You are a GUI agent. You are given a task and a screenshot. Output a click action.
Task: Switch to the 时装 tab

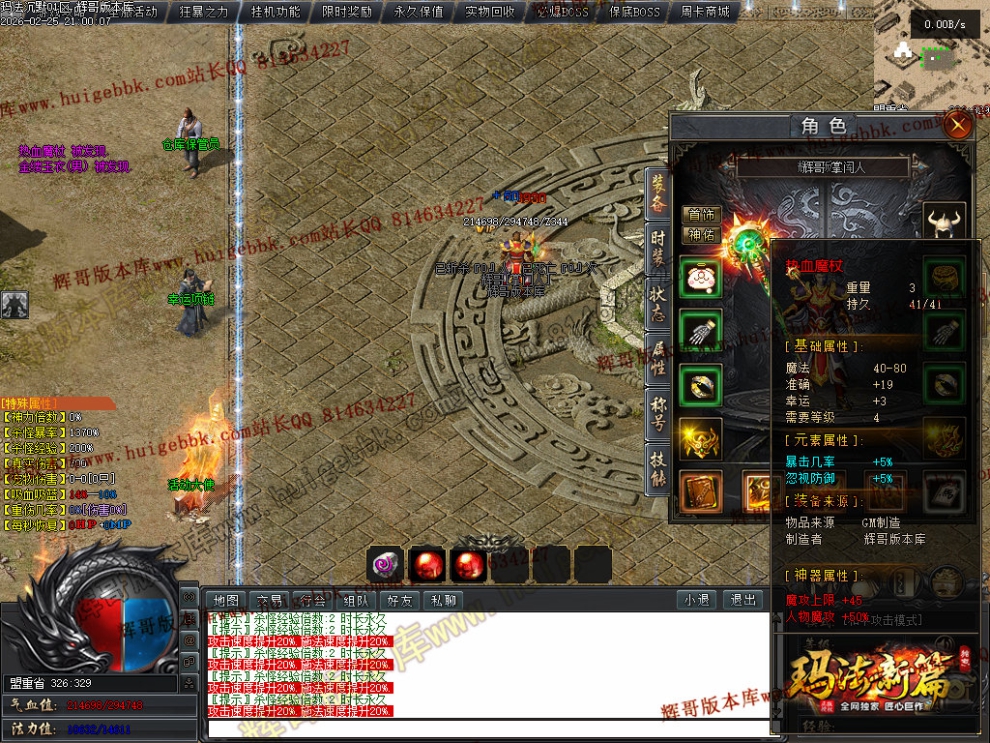(658, 245)
